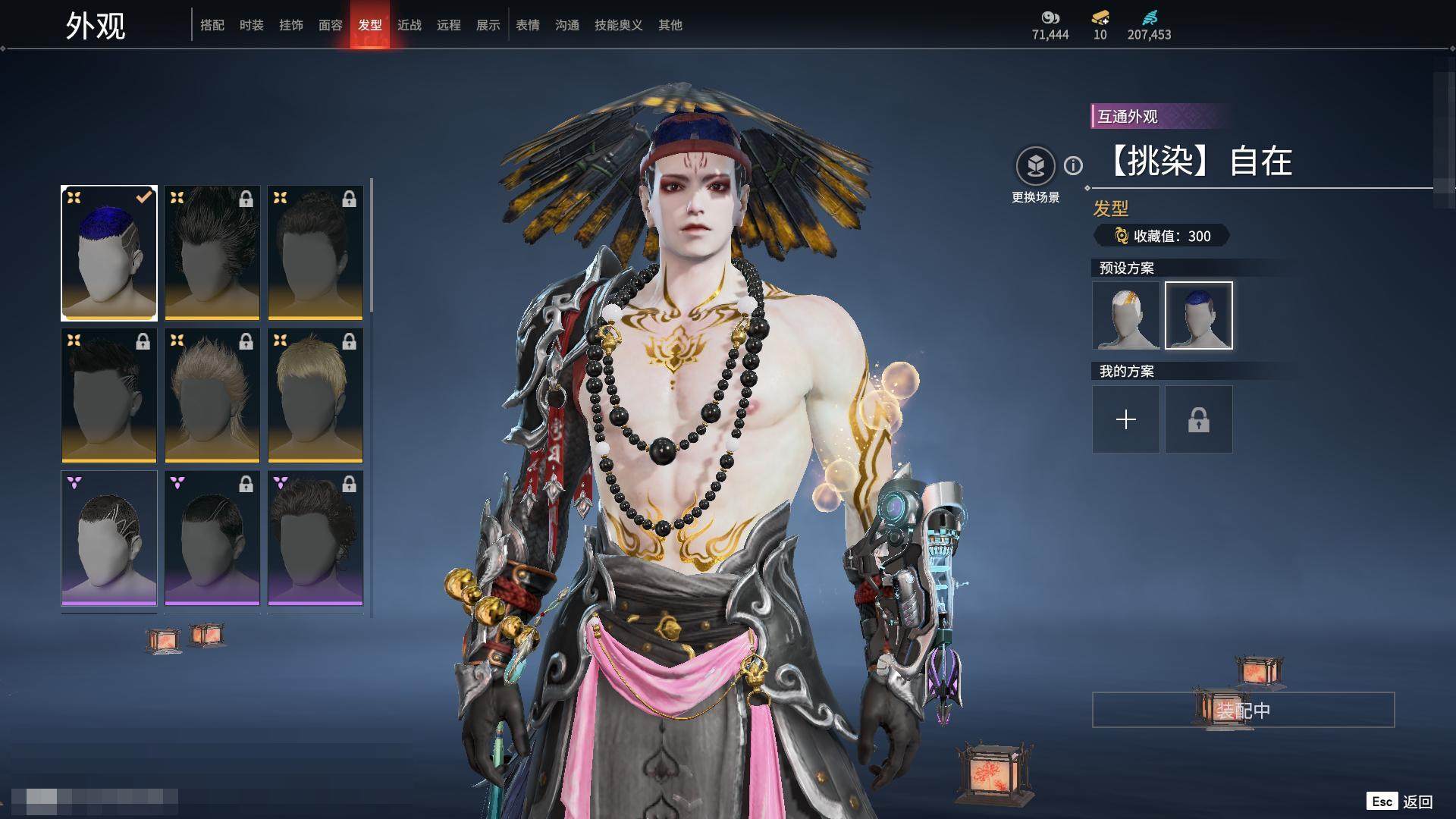The image size is (1456, 819).
Task: Switch to the 远程 tab
Action: pos(449,25)
